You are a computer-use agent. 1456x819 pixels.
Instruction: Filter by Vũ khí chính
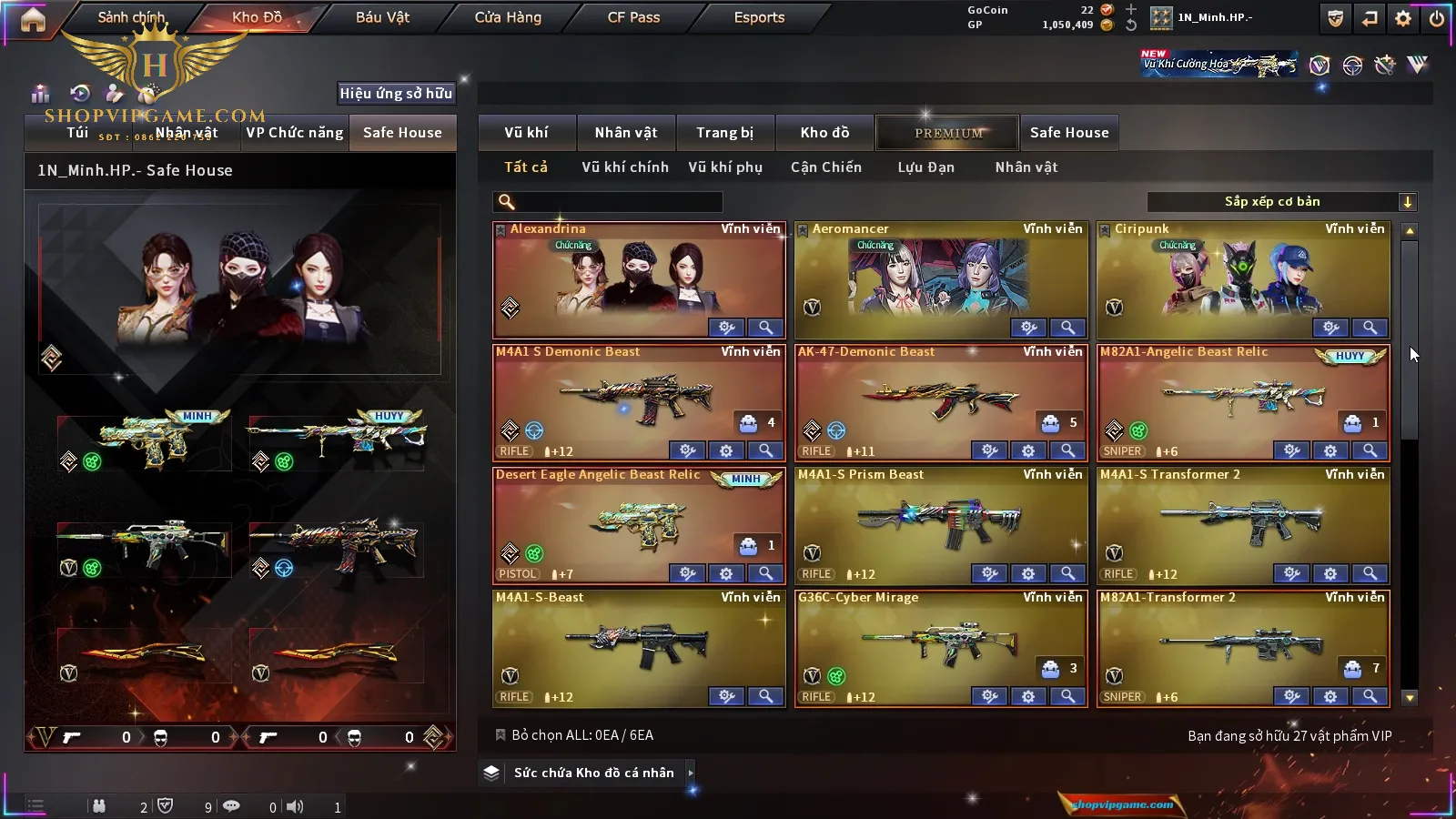625,167
